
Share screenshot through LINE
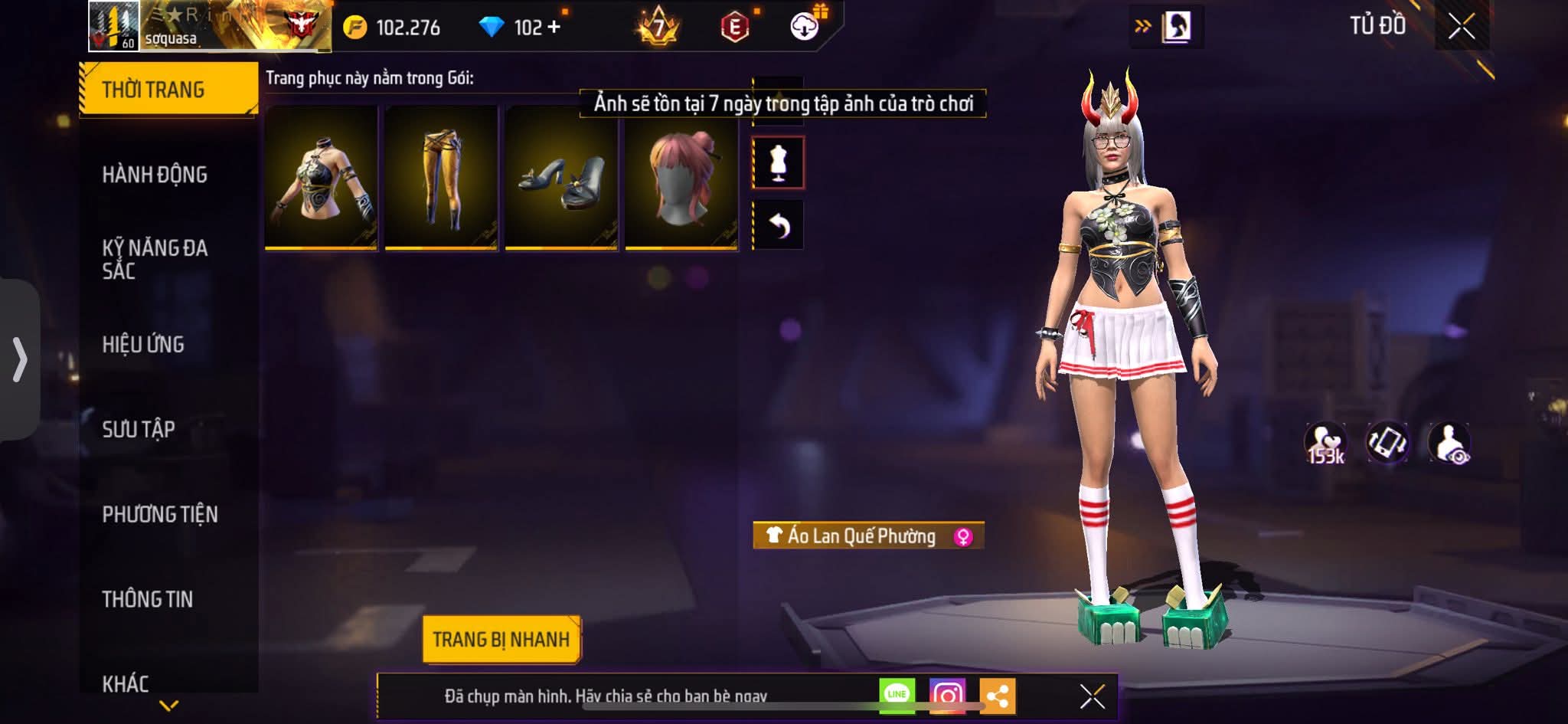click(x=897, y=695)
